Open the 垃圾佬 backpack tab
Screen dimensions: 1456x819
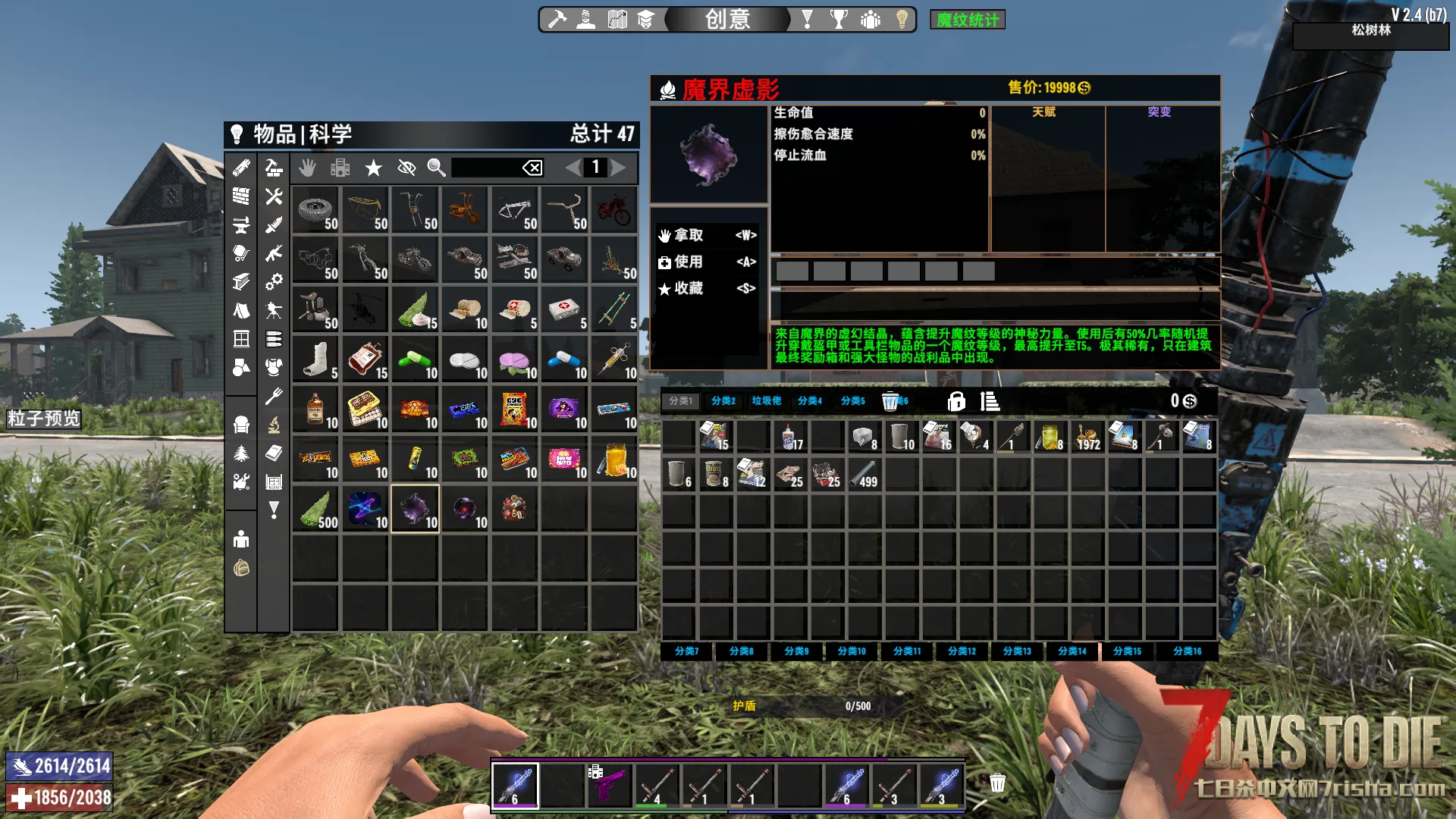click(767, 400)
